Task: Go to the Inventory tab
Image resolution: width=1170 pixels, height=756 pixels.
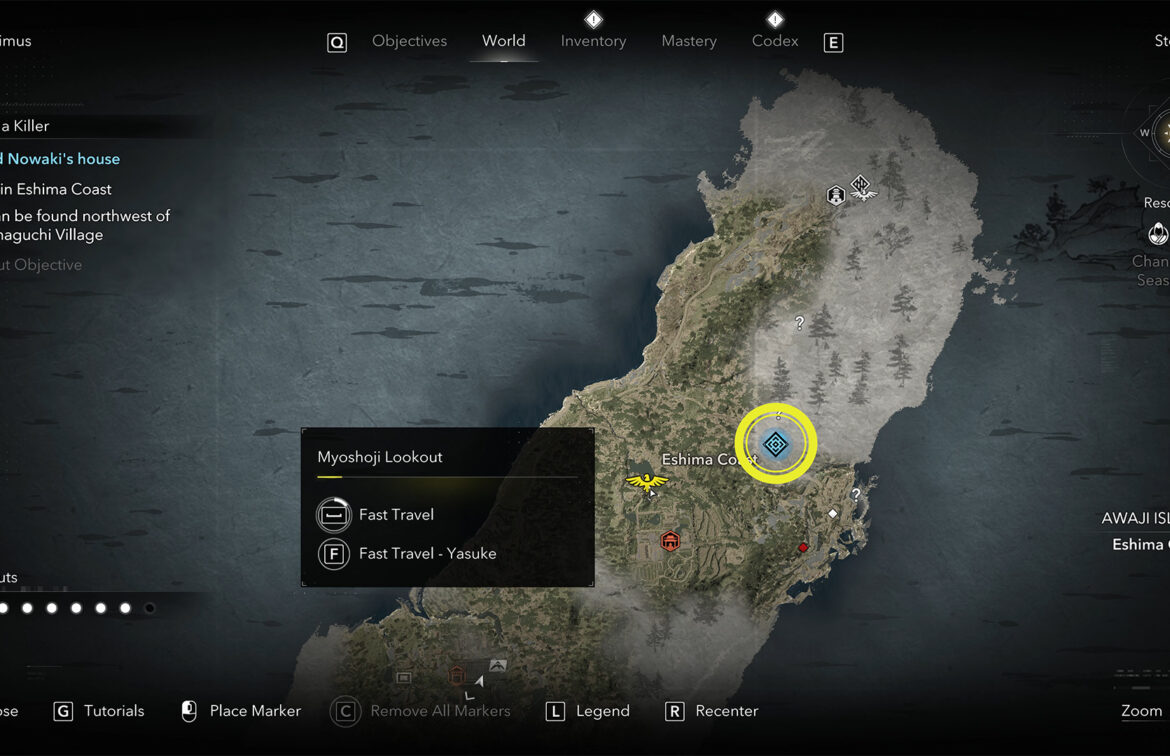Action: click(593, 41)
